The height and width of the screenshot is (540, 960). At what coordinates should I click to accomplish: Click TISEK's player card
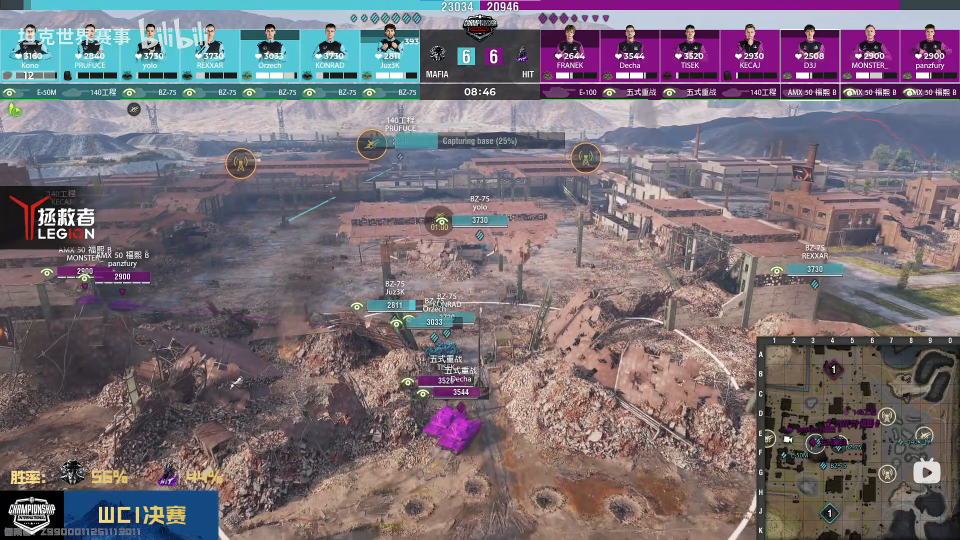pyautogui.click(x=690, y=52)
